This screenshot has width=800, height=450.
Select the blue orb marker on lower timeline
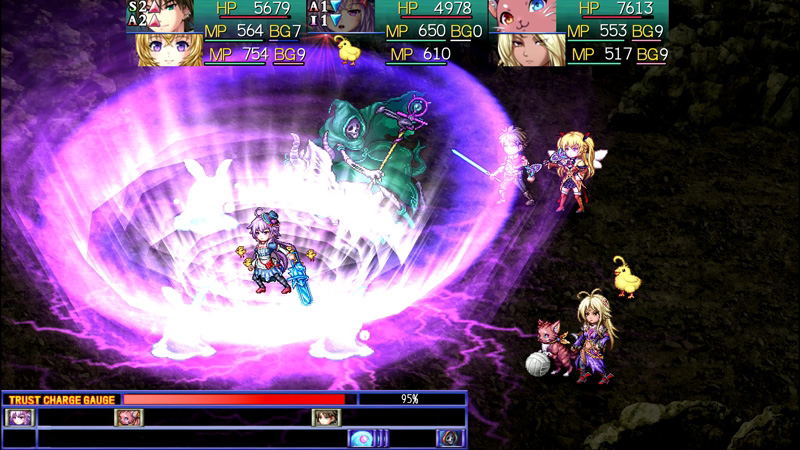[x=362, y=437]
